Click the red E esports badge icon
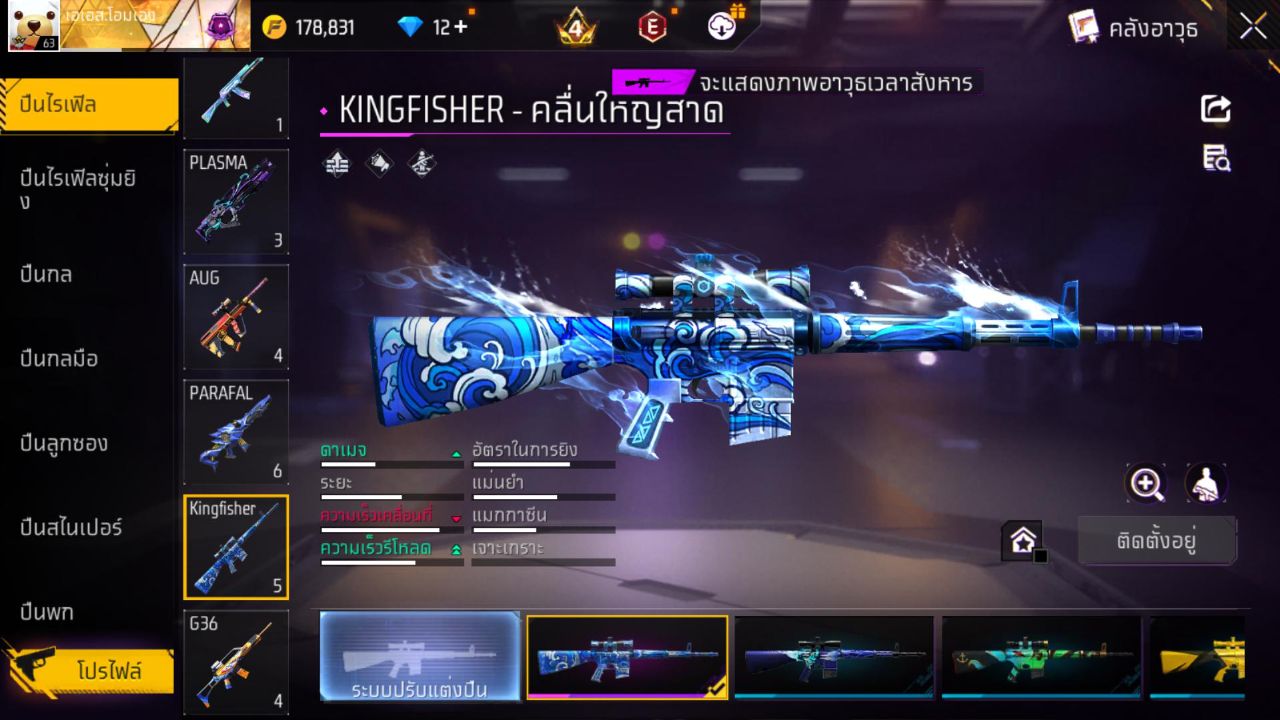This screenshot has width=1280, height=720. click(652, 27)
